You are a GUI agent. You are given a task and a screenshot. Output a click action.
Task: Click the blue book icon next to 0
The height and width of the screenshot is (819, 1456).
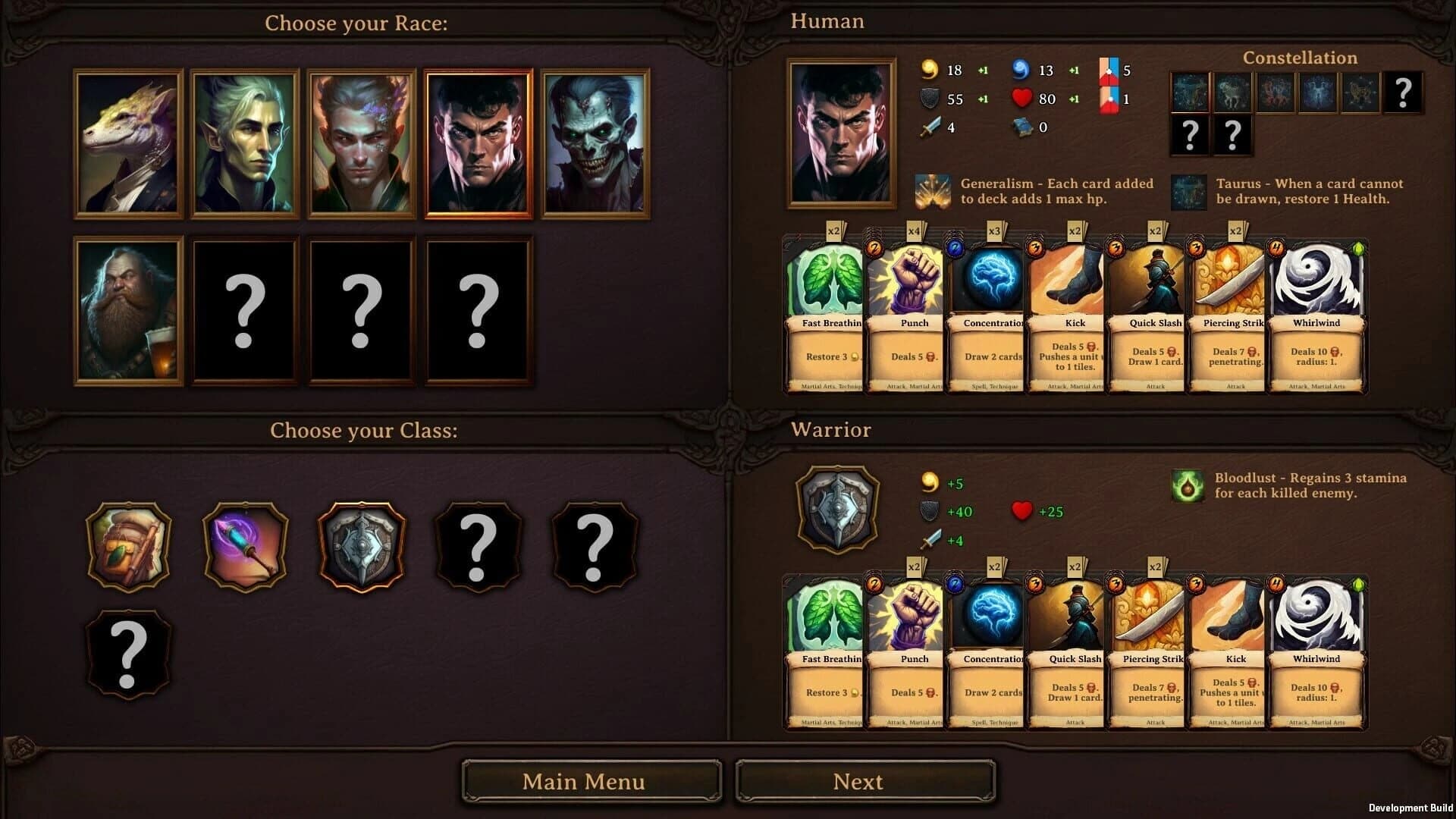(1021, 127)
